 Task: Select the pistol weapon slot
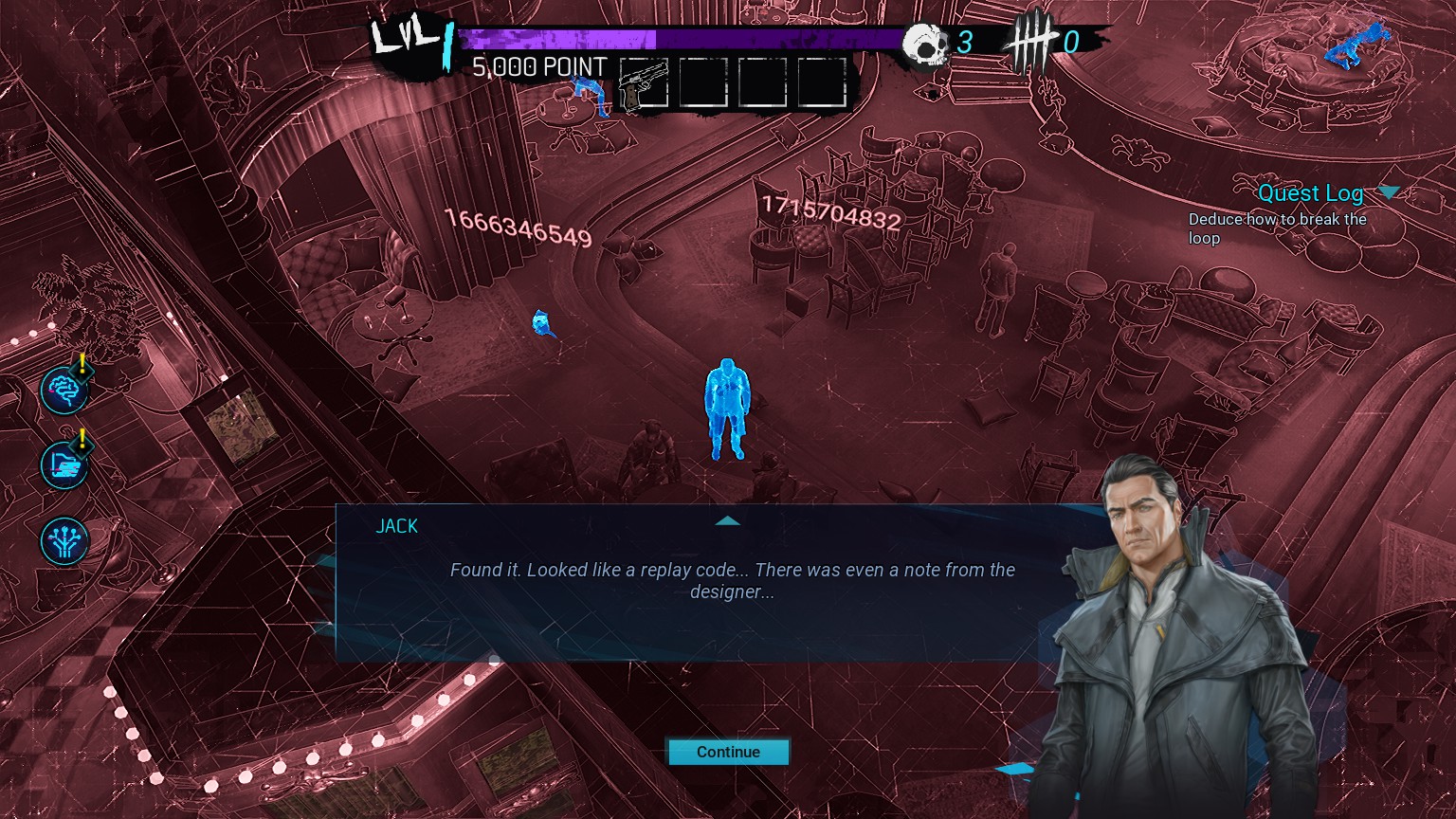coord(644,83)
